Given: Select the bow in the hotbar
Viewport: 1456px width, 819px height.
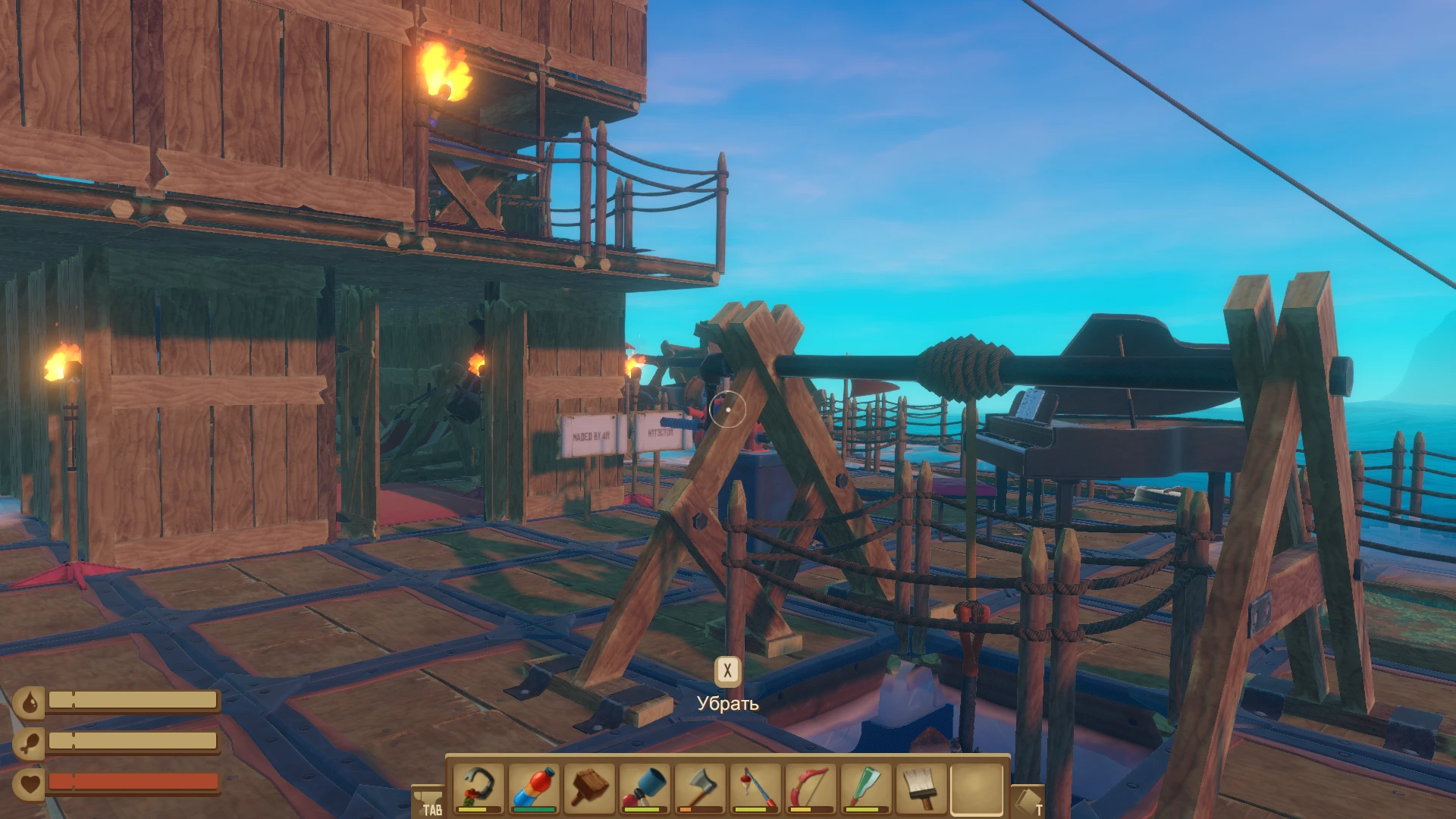Looking at the screenshot, I should click(x=810, y=787).
